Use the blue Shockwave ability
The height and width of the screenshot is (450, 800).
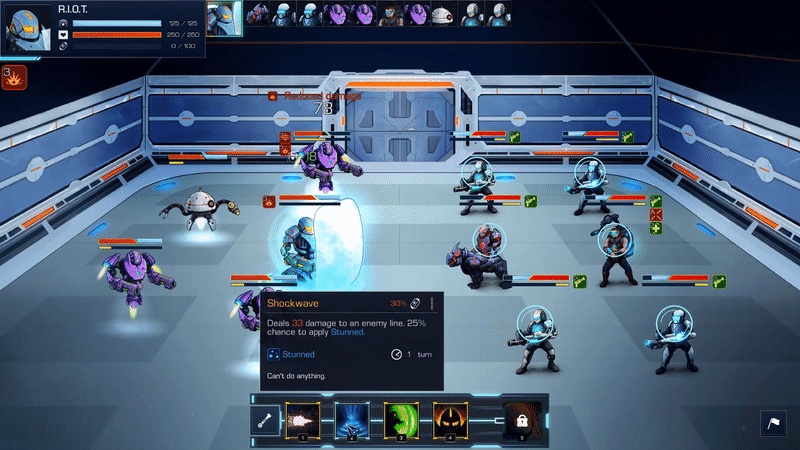pyautogui.click(x=351, y=420)
